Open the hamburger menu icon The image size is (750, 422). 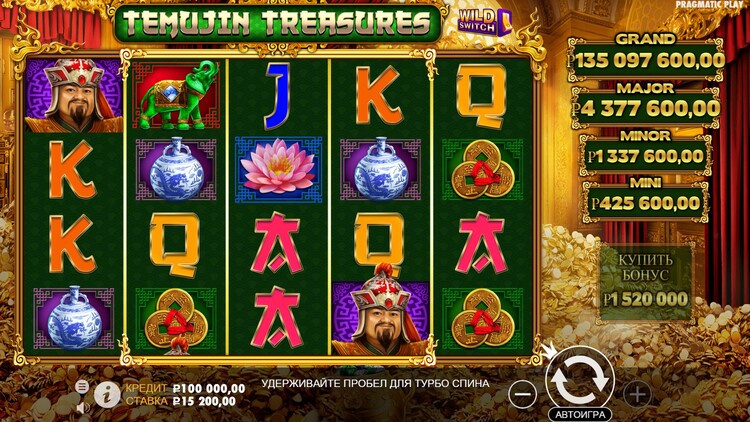tap(82, 386)
